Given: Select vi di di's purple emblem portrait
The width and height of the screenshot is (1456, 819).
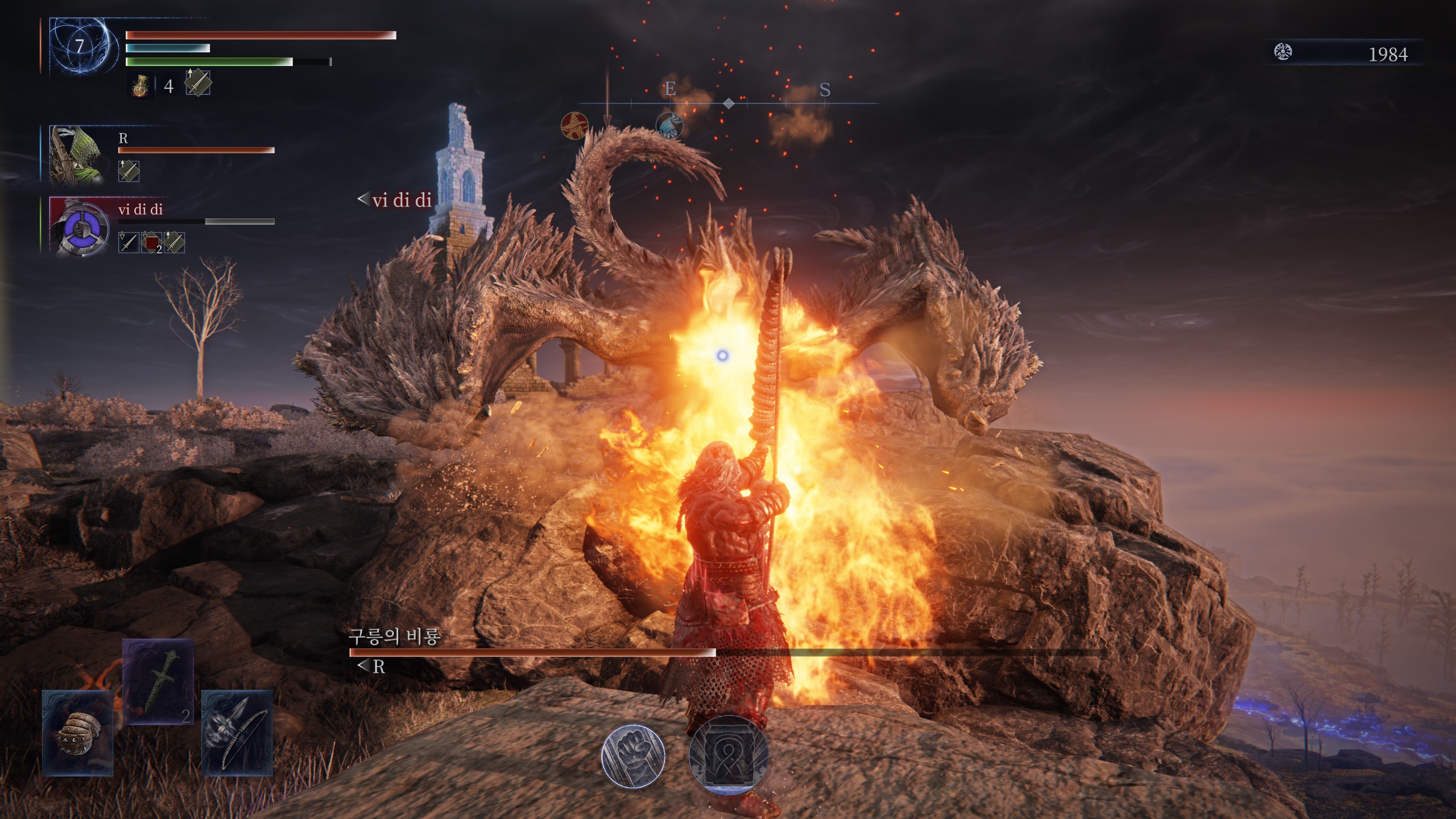Looking at the screenshot, I should pos(80,227).
